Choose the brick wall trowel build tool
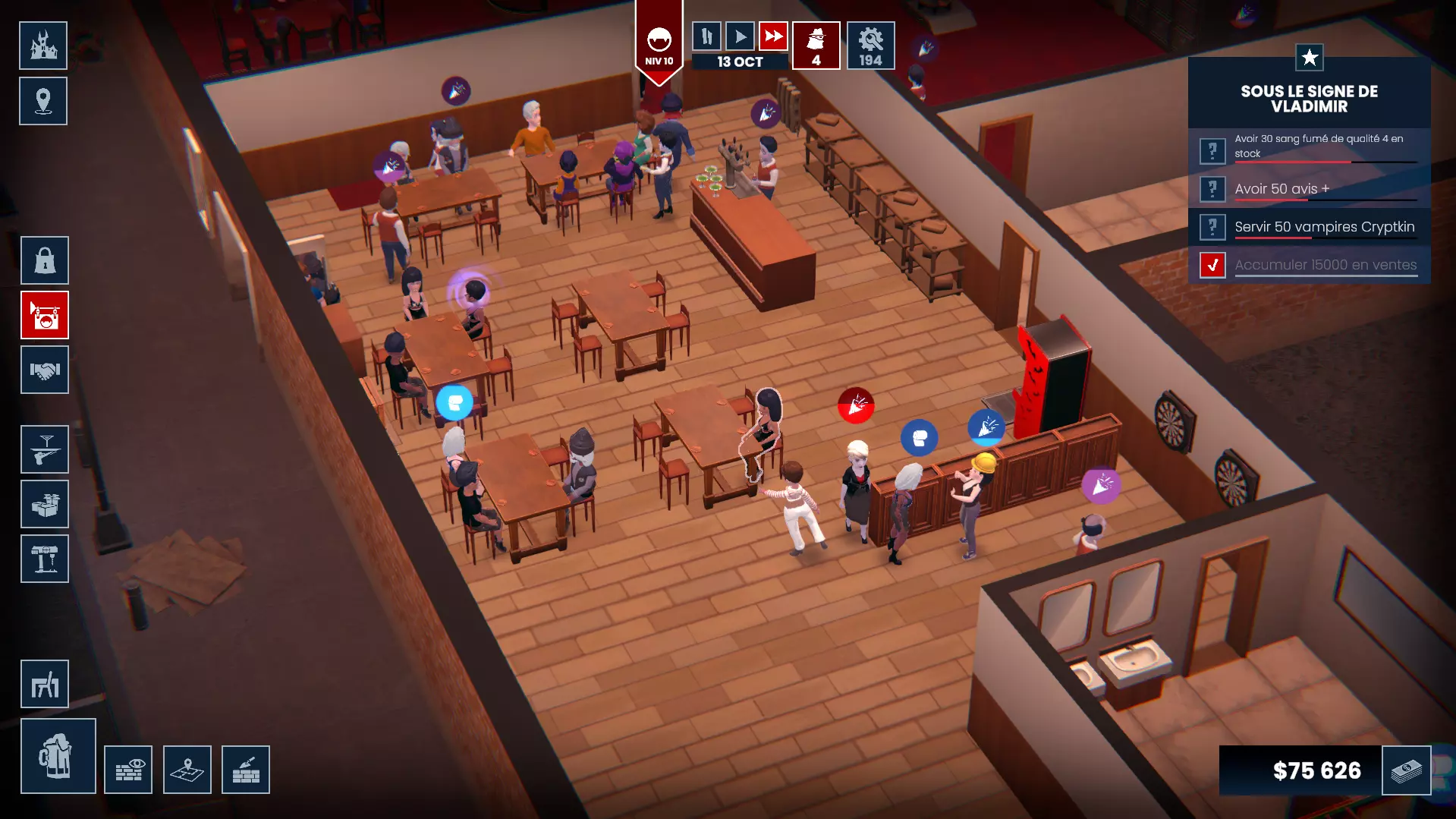This screenshot has height=819, width=1456. pyautogui.click(x=246, y=770)
